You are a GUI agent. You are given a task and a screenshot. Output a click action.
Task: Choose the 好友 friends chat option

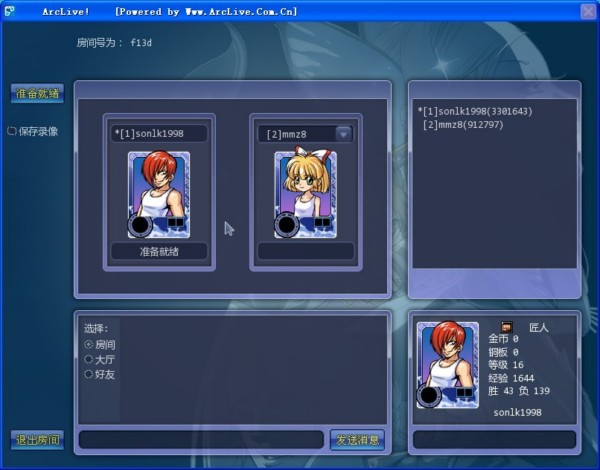click(x=88, y=374)
